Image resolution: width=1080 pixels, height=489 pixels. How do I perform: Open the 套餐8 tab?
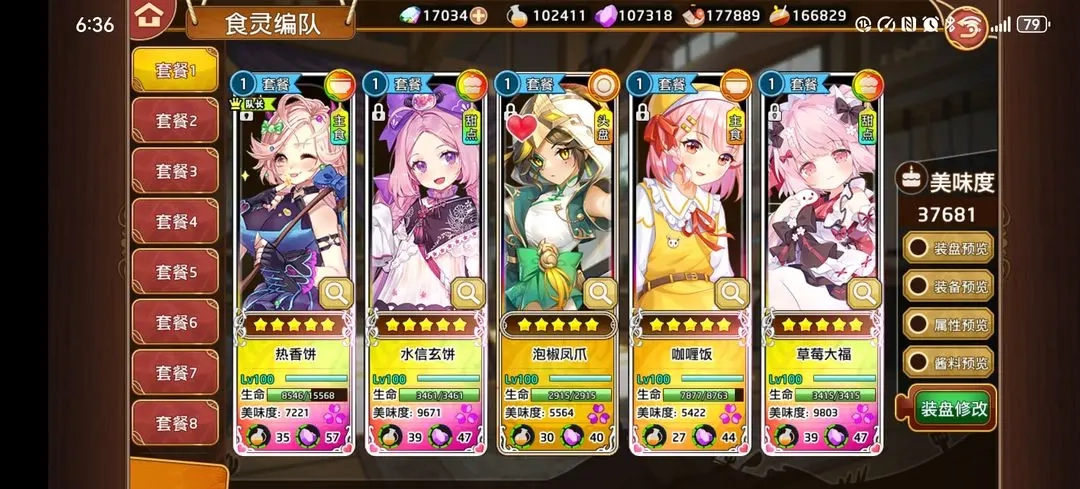point(175,424)
